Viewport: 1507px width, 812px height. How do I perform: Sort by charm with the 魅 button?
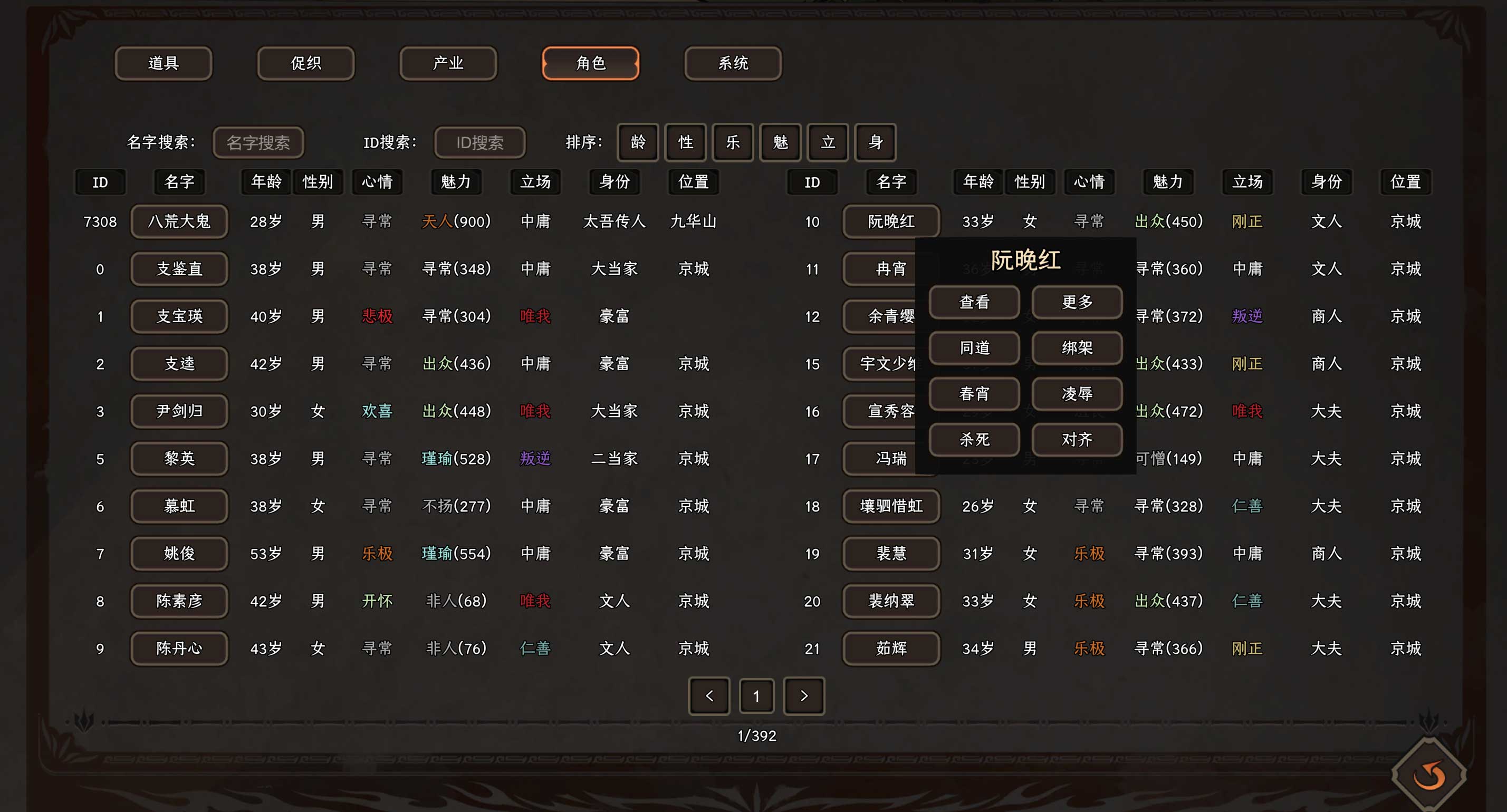point(780,143)
